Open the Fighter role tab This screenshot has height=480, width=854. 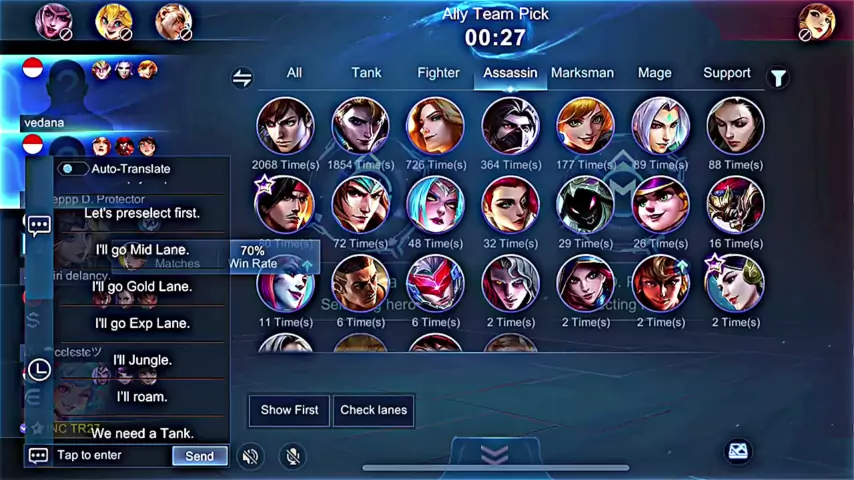tap(438, 73)
